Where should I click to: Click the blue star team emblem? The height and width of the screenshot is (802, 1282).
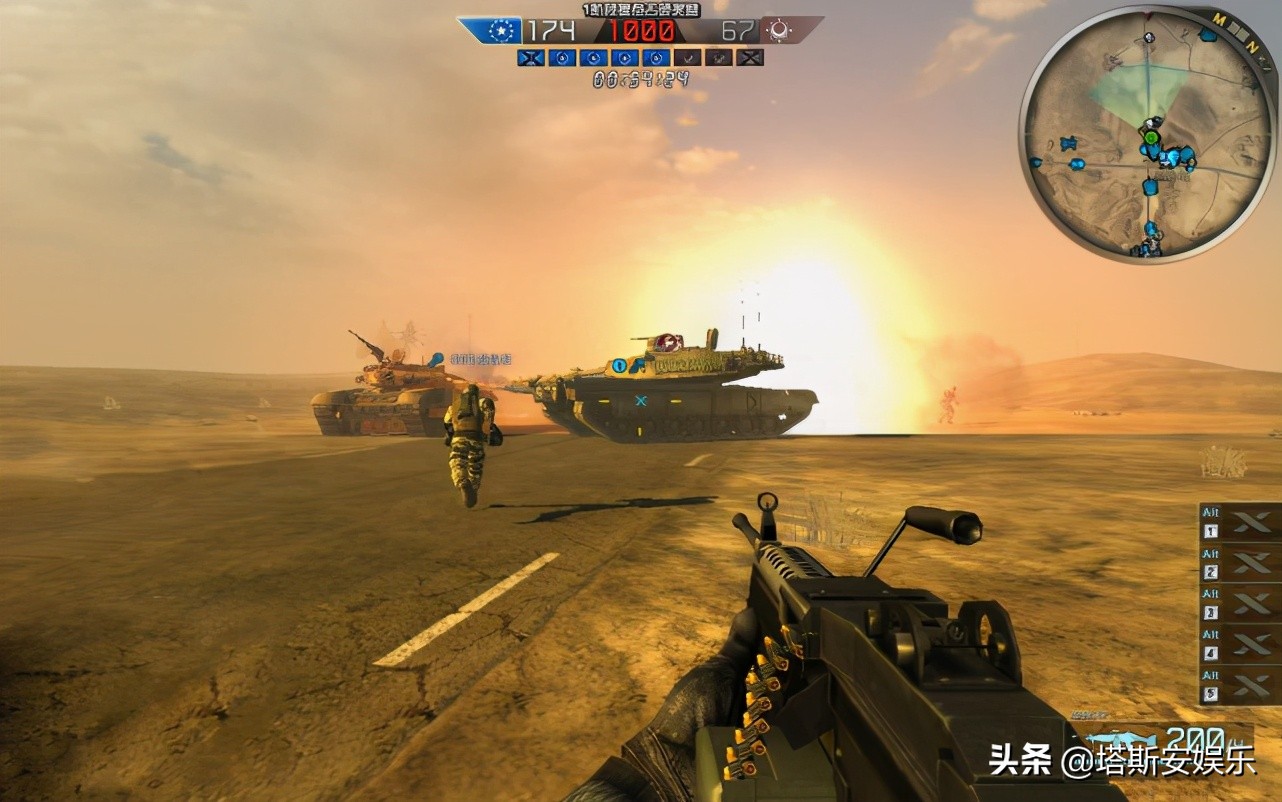coord(499,31)
